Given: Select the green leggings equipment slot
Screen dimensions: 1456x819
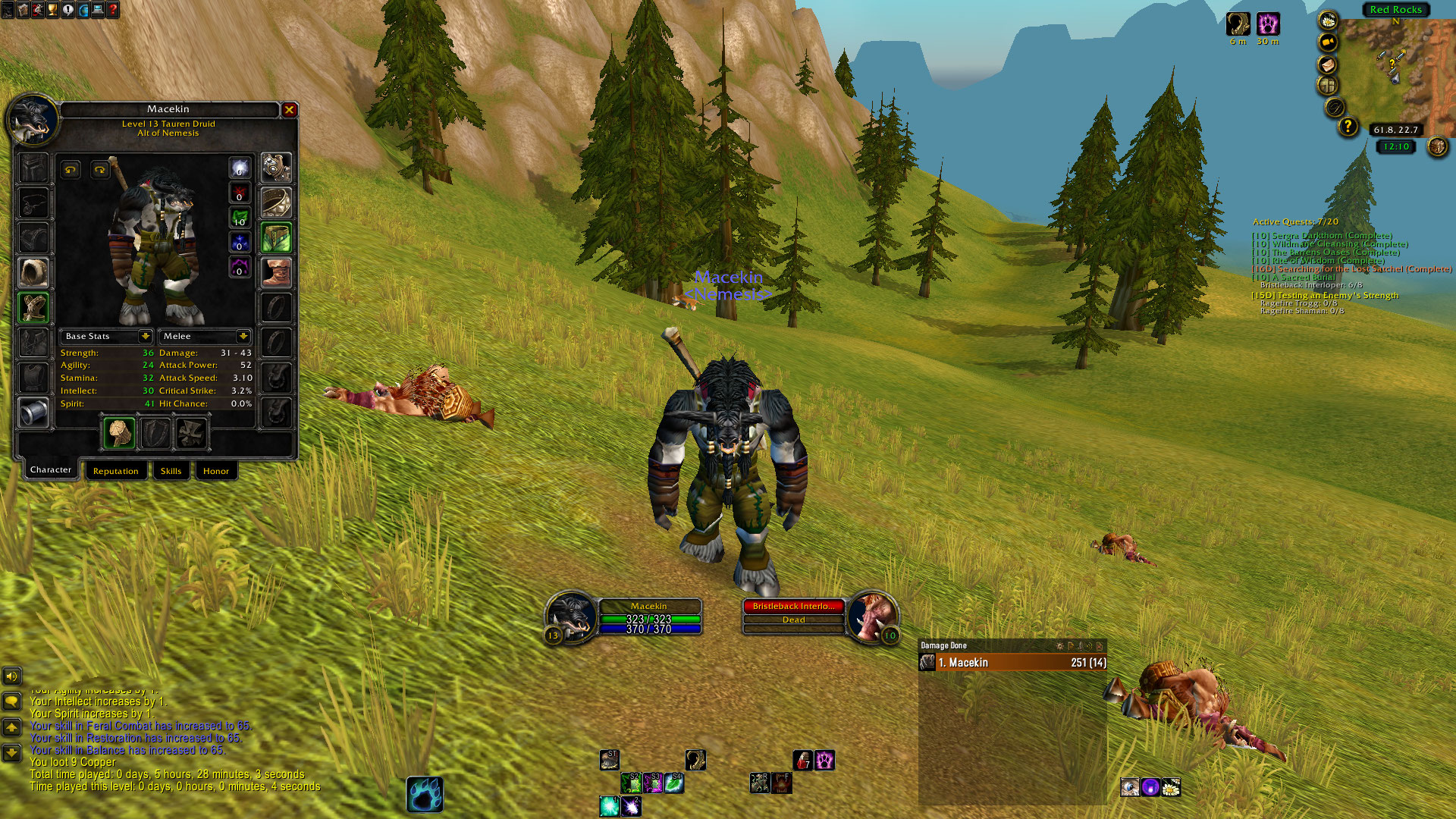Looking at the screenshot, I should [276, 237].
